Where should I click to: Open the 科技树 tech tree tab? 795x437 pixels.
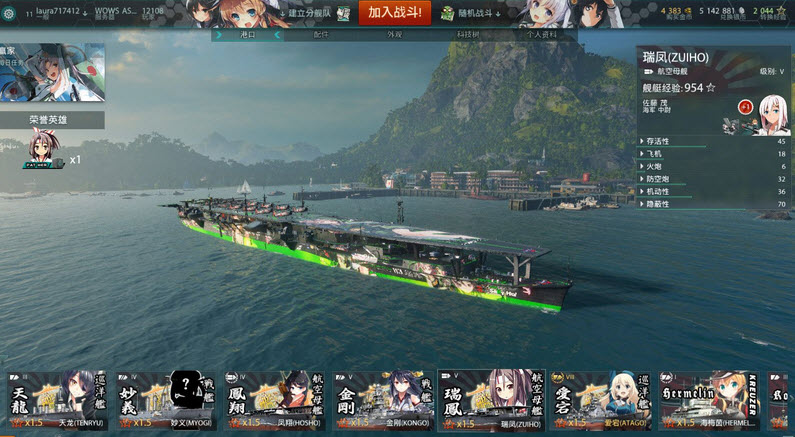tap(467, 34)
